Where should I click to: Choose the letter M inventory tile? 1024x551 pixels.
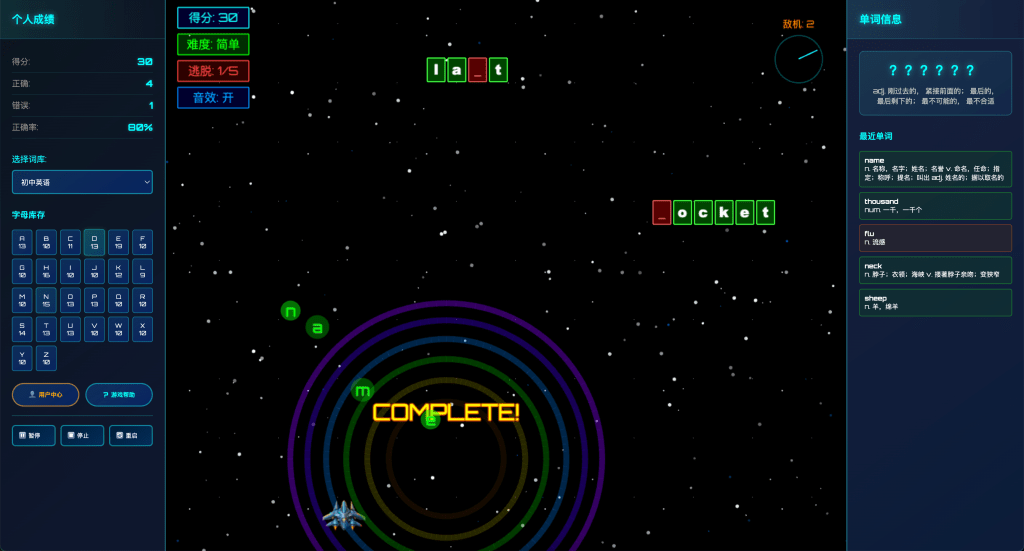pos(22,300)
